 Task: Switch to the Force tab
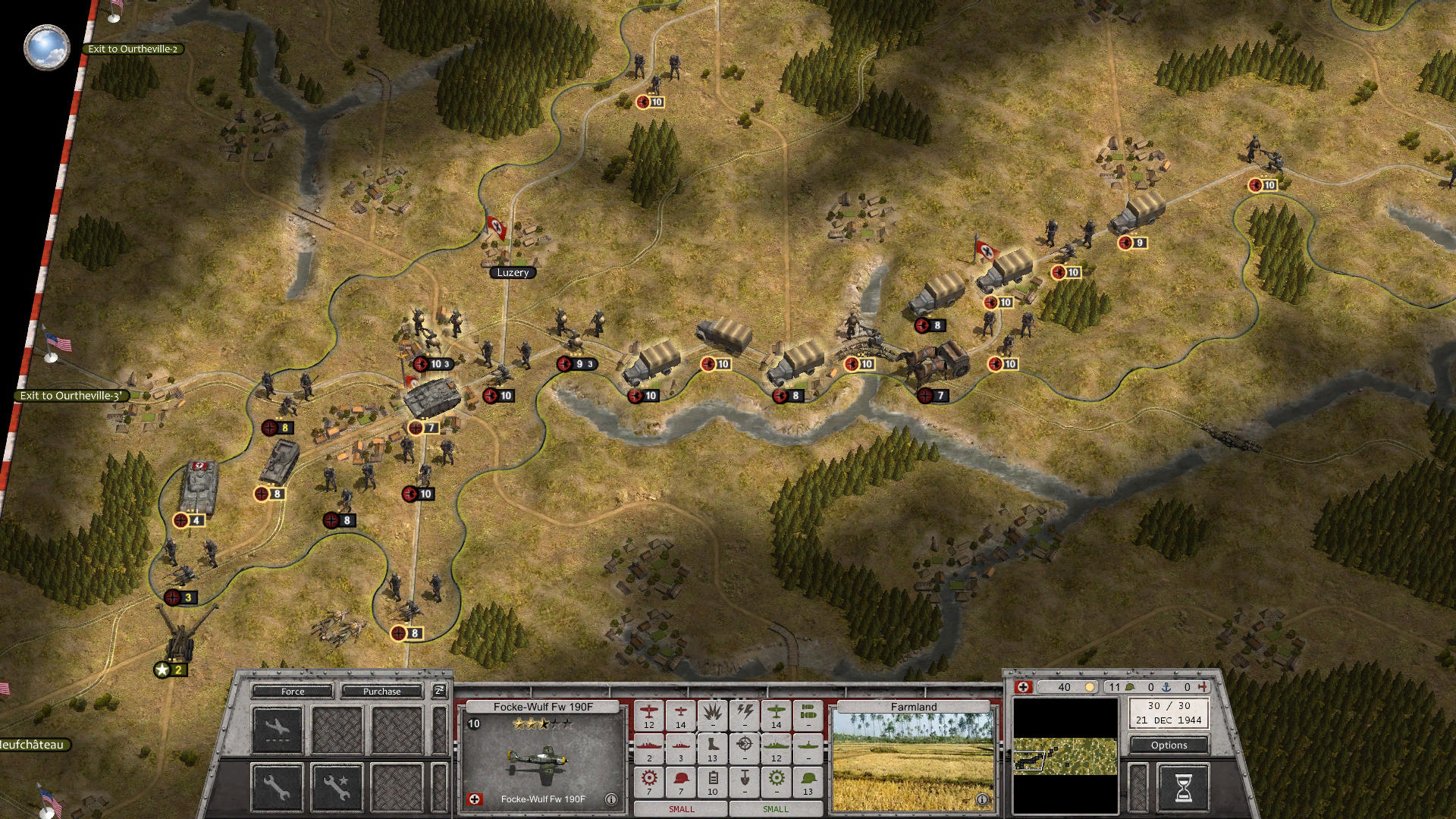(x=292, y=691)
